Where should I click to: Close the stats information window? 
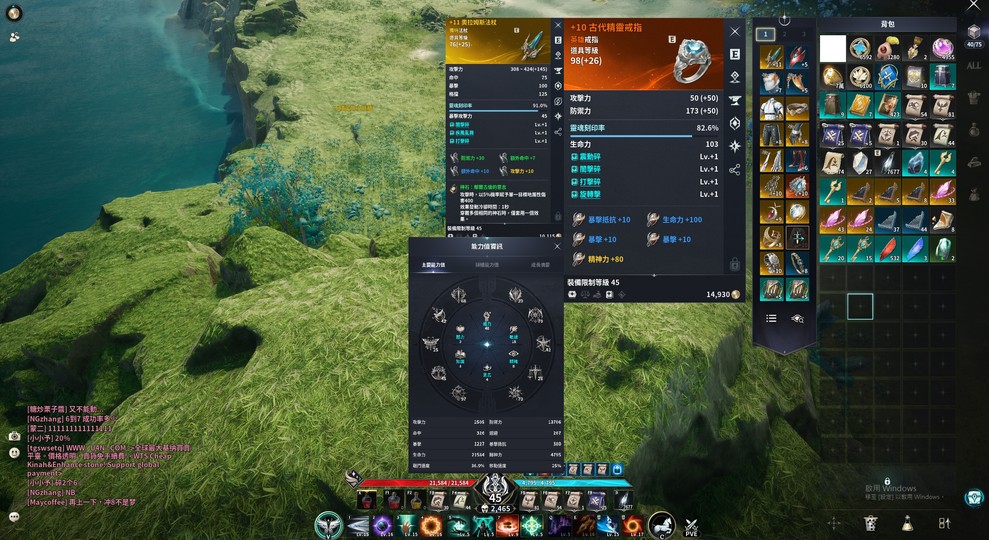[557, 246]
